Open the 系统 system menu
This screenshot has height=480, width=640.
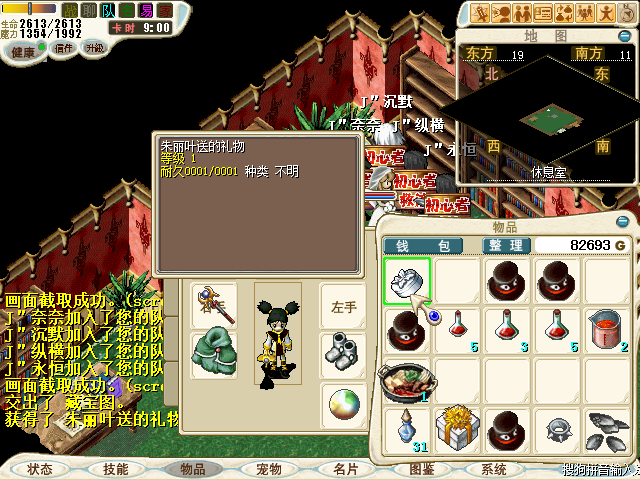click(494, 468)
